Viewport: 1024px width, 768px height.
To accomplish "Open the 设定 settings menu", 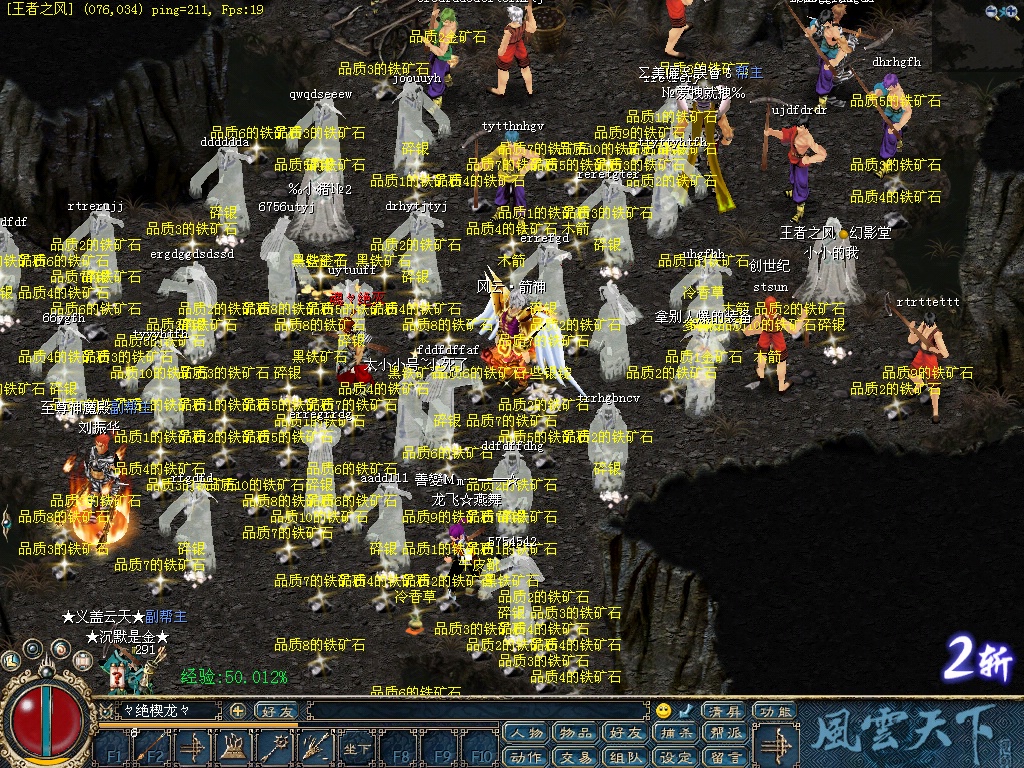I will click(x=675, y=757).
